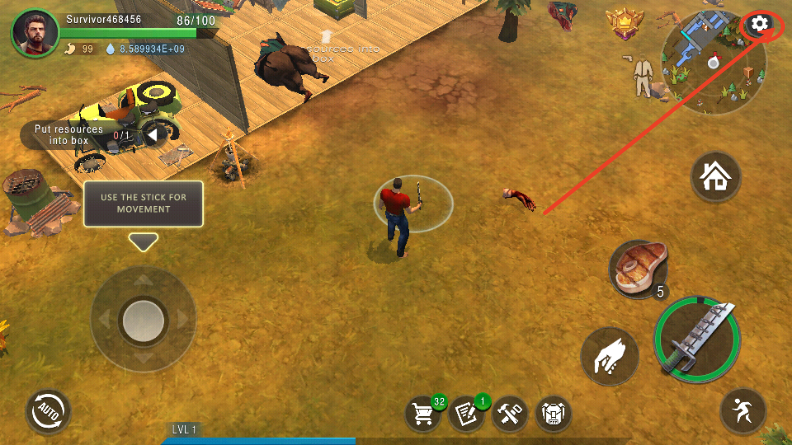Eat the meat from the quick slot
The height and width of the screenshot is (445, 792).
click(x=636, y=268)
